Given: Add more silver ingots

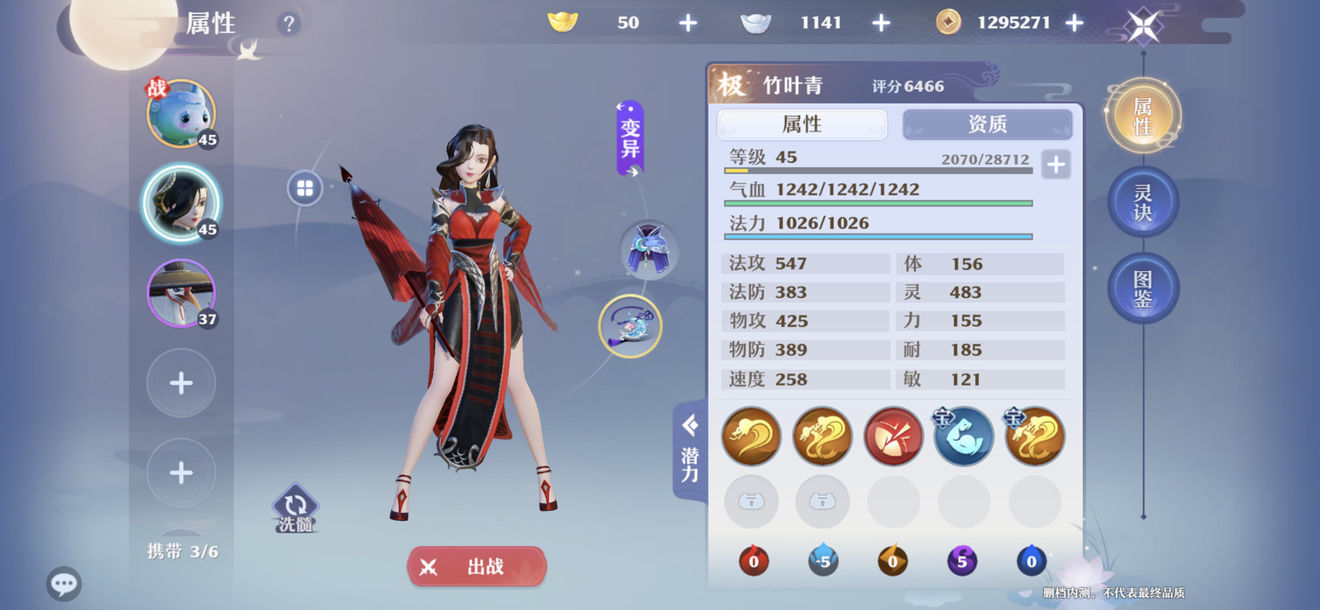Looking at the screenshot, I should tap(881, 23).
